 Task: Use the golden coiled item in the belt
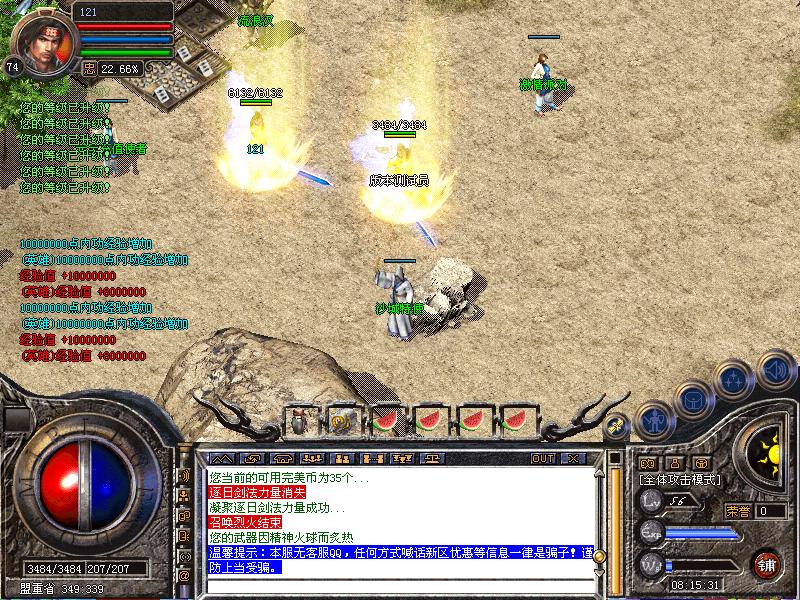(343, 421)
